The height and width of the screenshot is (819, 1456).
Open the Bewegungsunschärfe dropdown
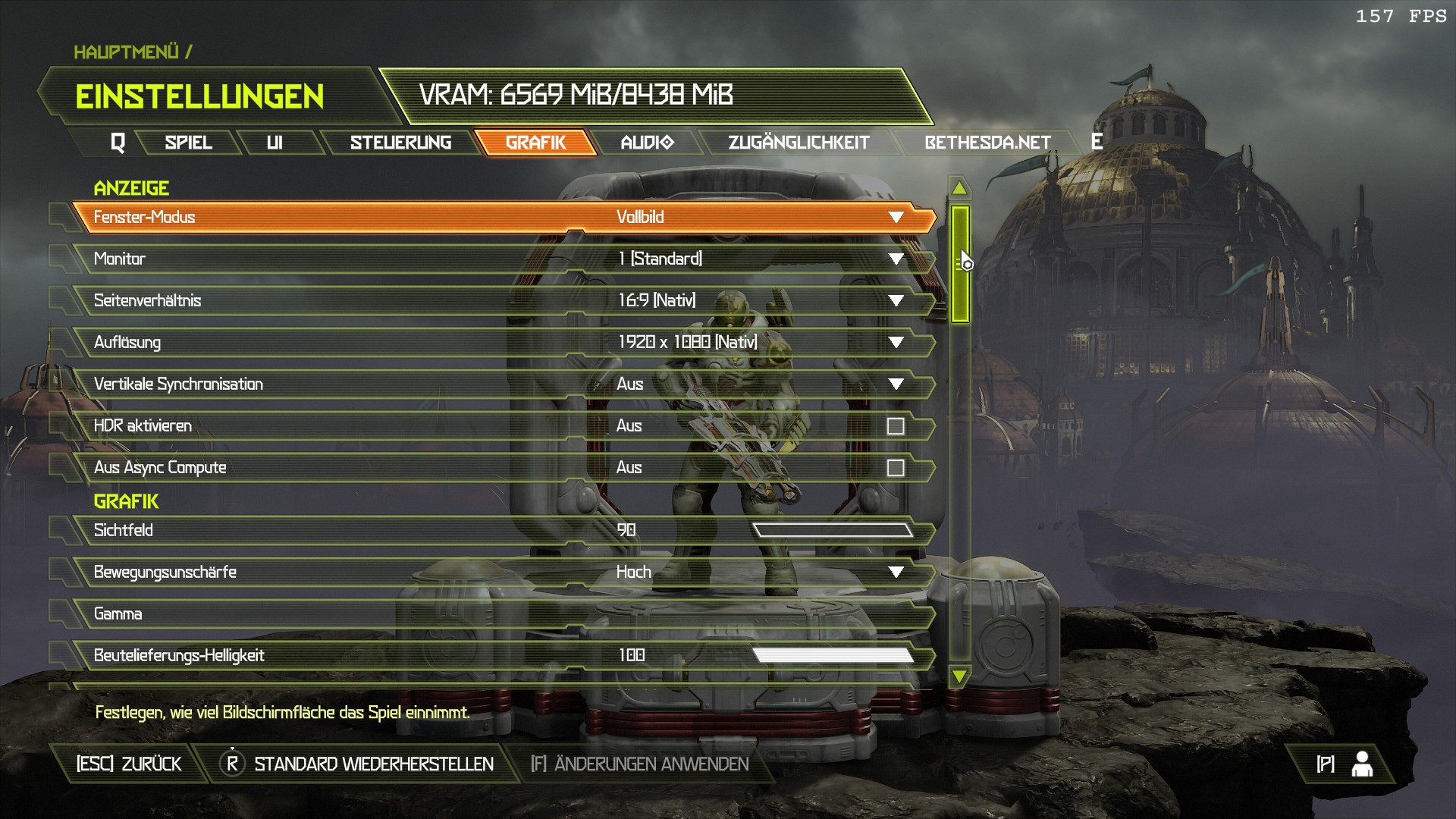click(x=896, y=572)
